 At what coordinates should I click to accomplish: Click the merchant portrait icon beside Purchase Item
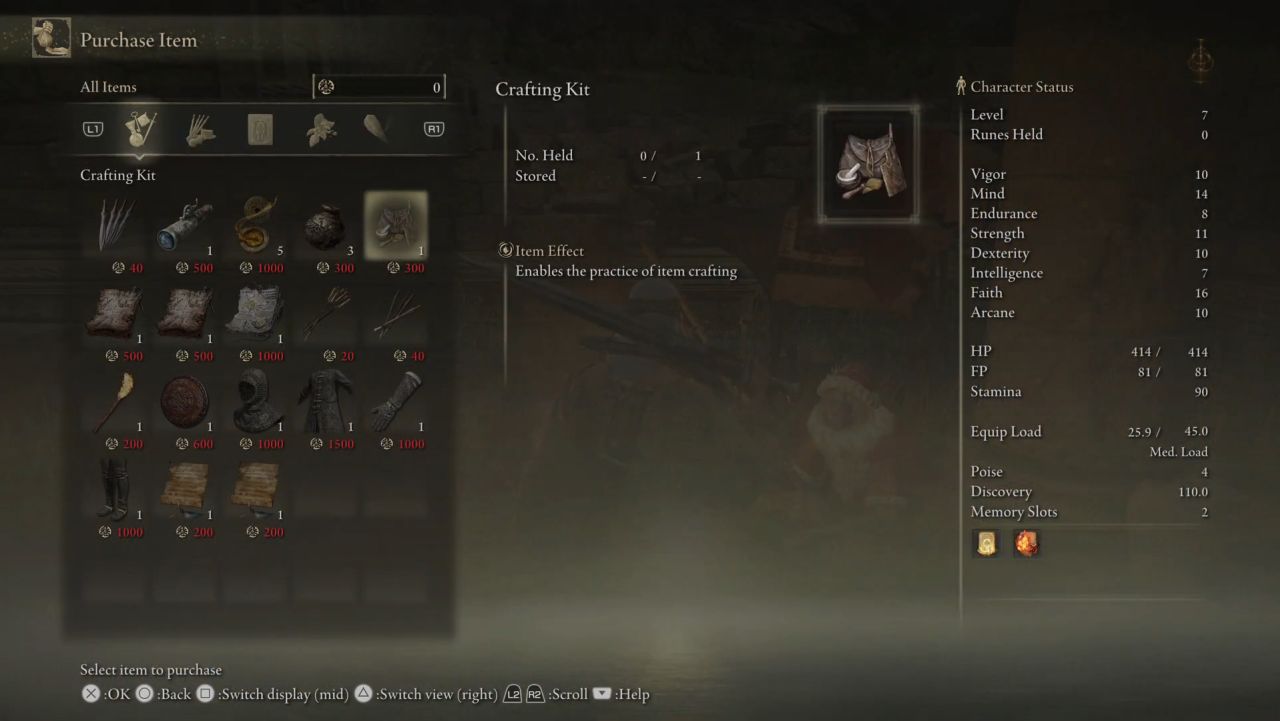click(x=50, y=37)
